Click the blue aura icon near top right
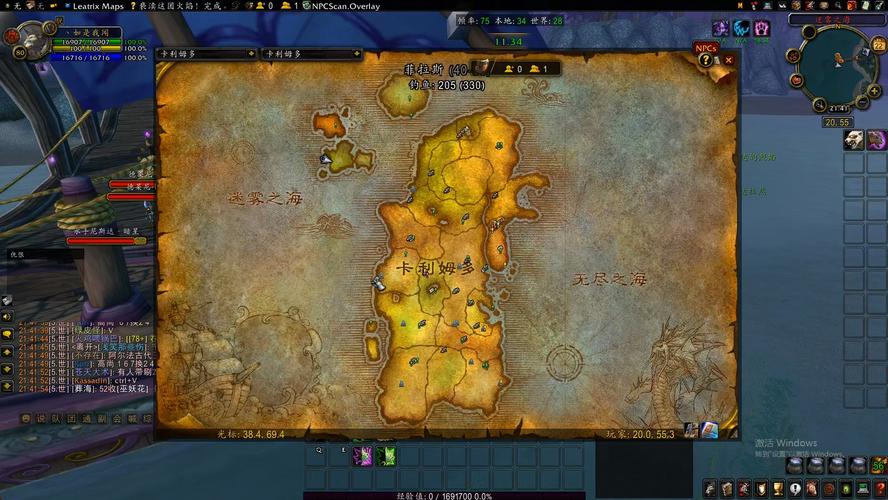 (742, 28)
